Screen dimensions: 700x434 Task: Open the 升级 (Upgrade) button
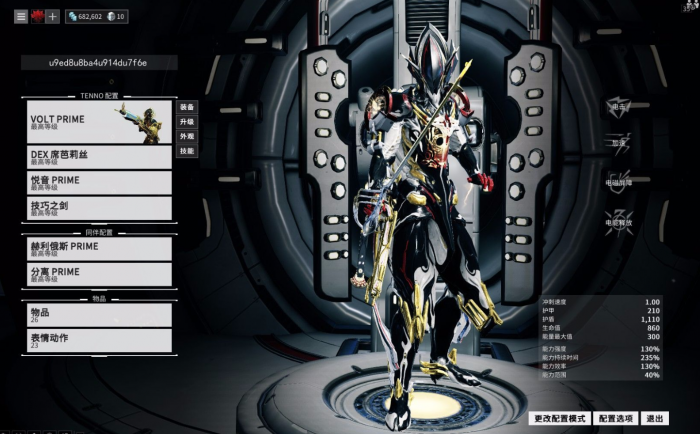tap(187, 121)
